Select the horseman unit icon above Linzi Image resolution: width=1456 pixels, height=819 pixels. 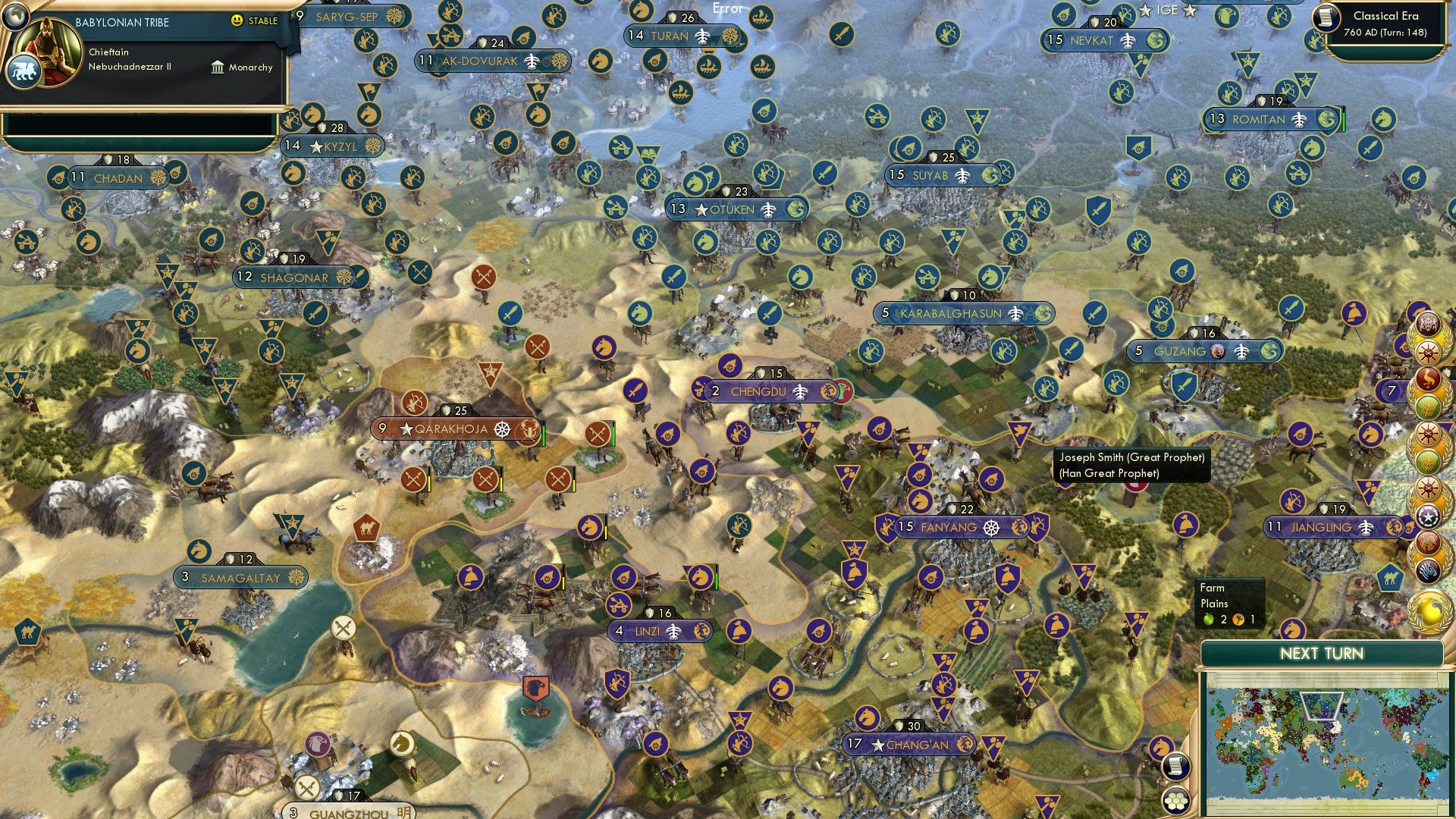[x=698, y=577]
